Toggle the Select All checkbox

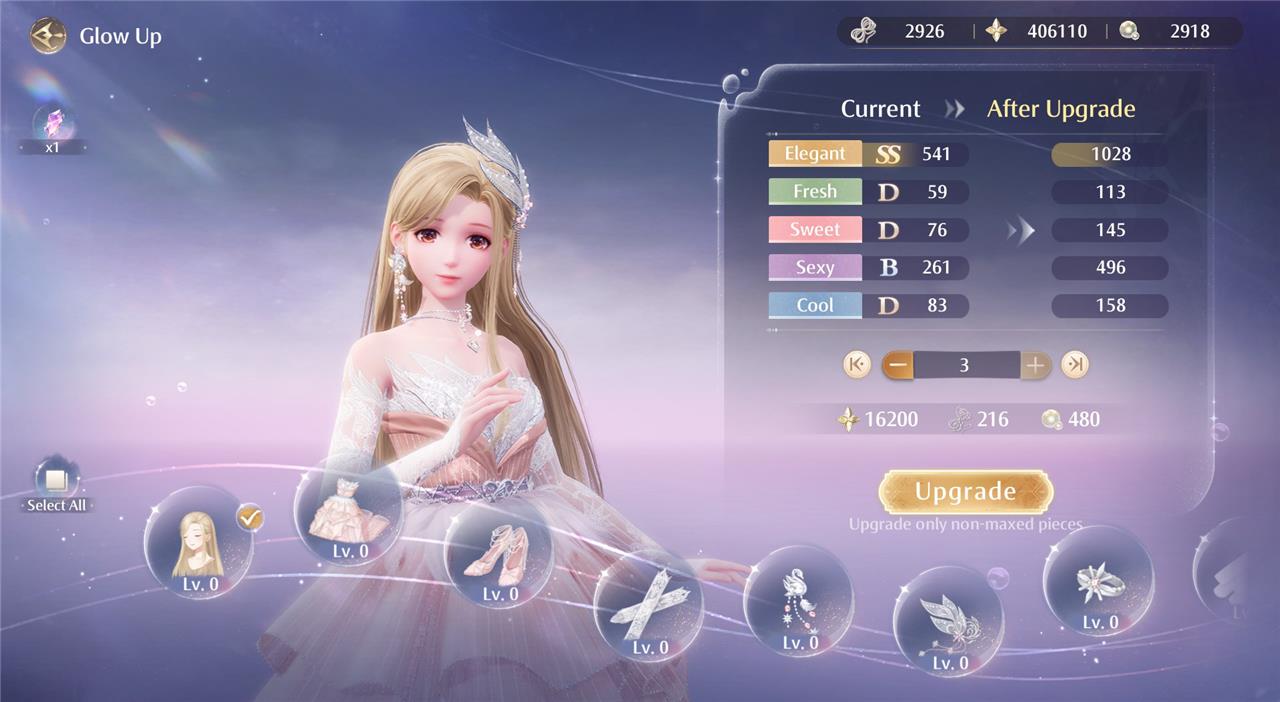[x=56, y=481]
